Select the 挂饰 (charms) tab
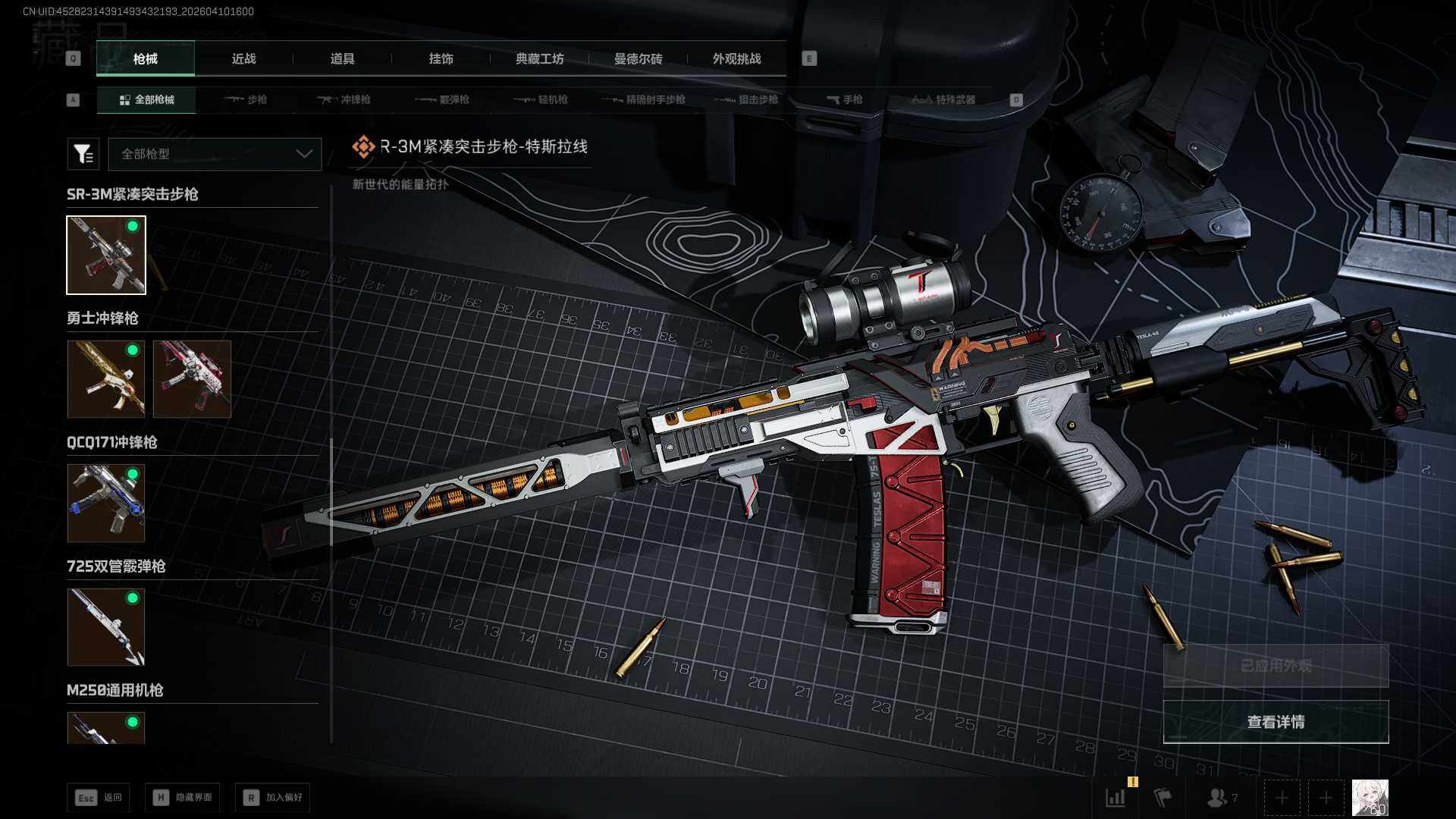 coord(441,59)
